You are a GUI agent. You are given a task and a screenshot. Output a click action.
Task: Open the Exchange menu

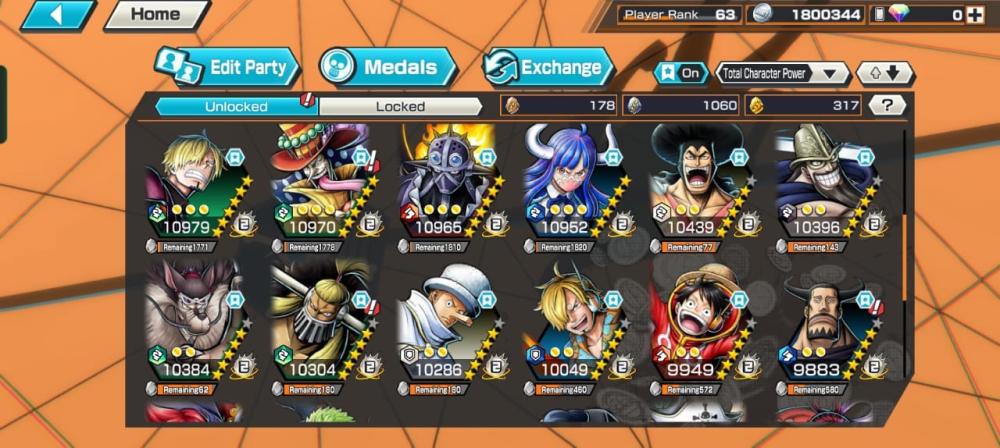click(548, 68)
